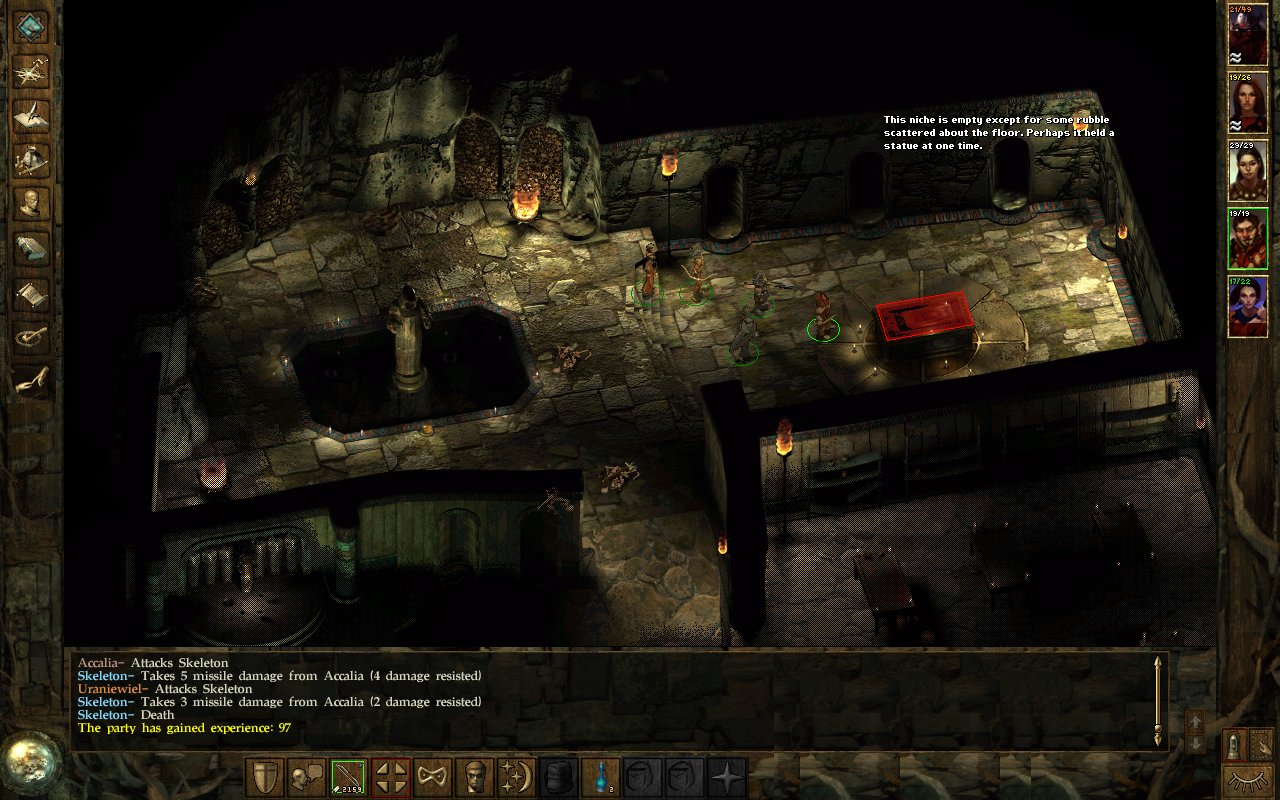Select the portrait with 17/22 hit points

pyautogui.click(x=1247, y=306)
